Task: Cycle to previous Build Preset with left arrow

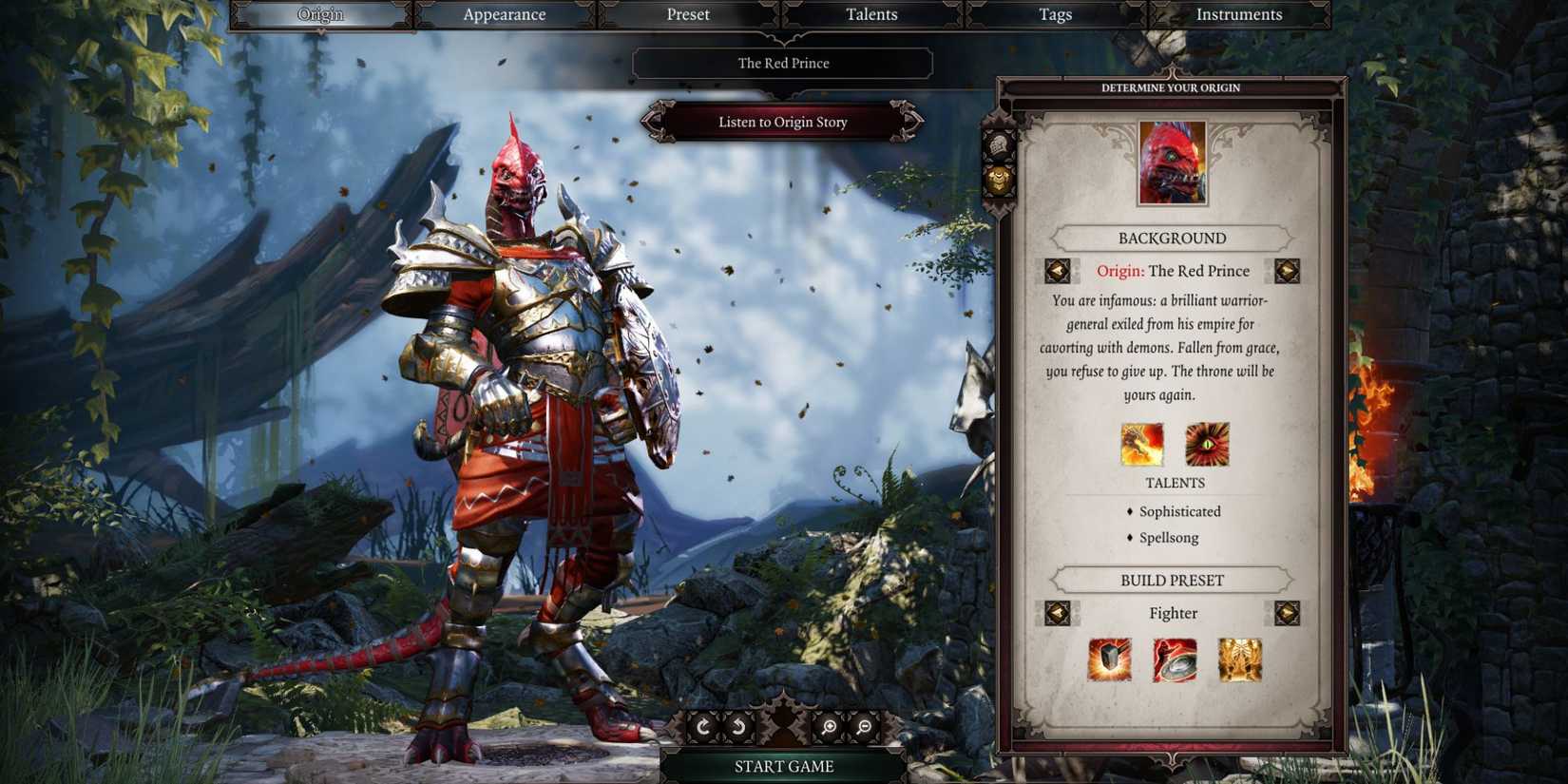Action: [x=1058, y=613]
